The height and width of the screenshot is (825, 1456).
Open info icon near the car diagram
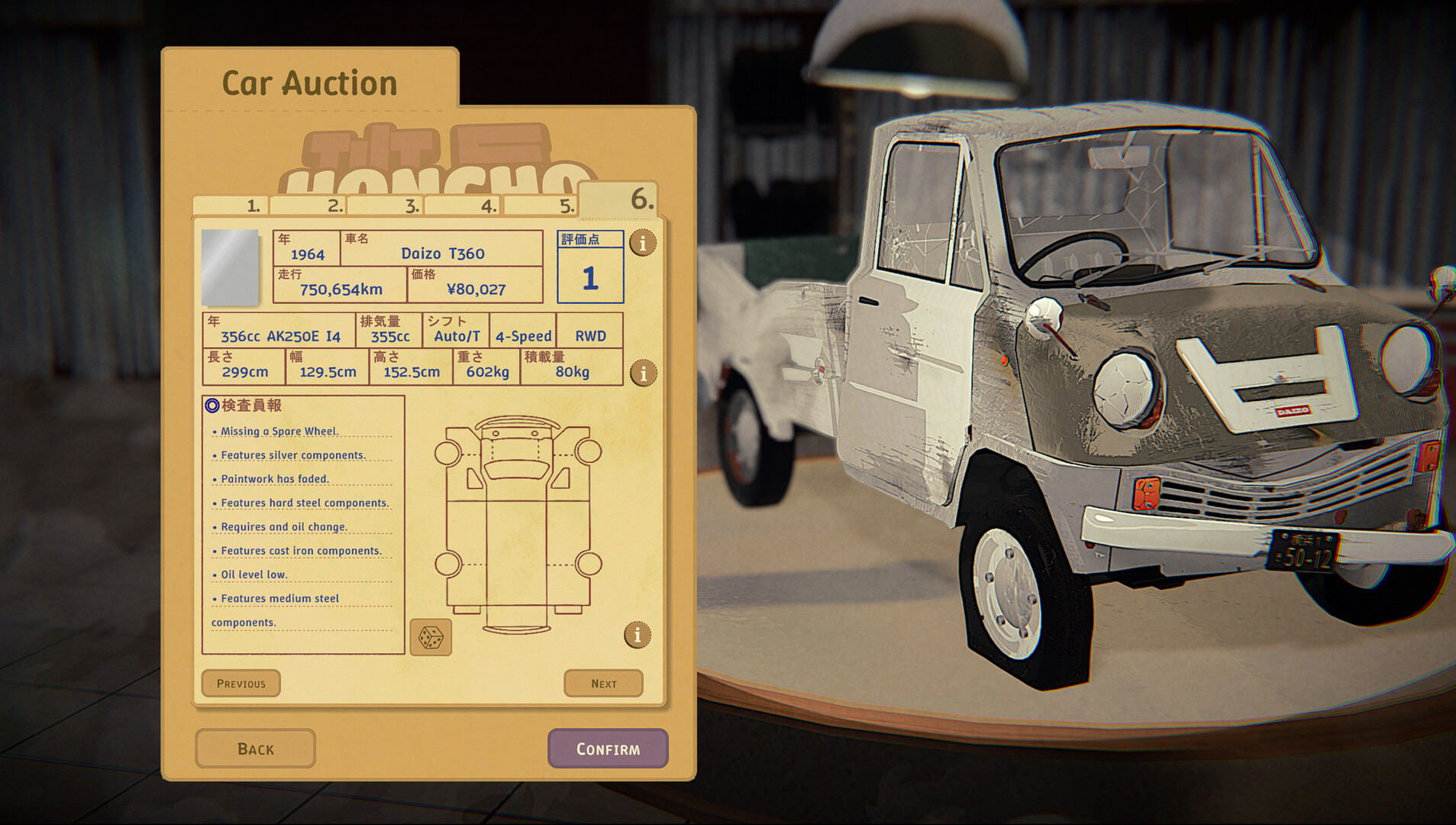[638, 635]
